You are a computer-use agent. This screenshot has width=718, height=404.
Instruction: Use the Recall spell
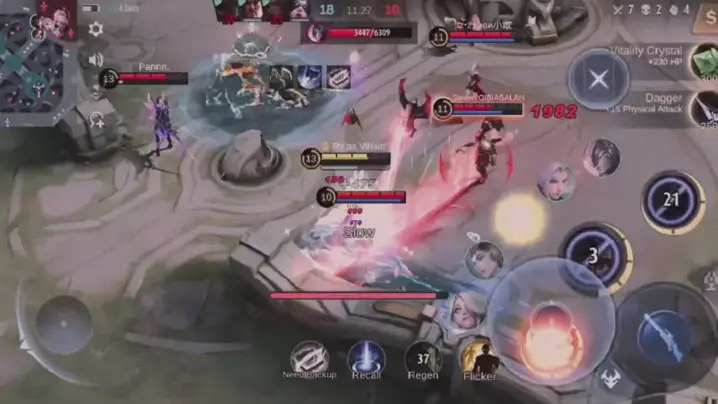(366, 358)
